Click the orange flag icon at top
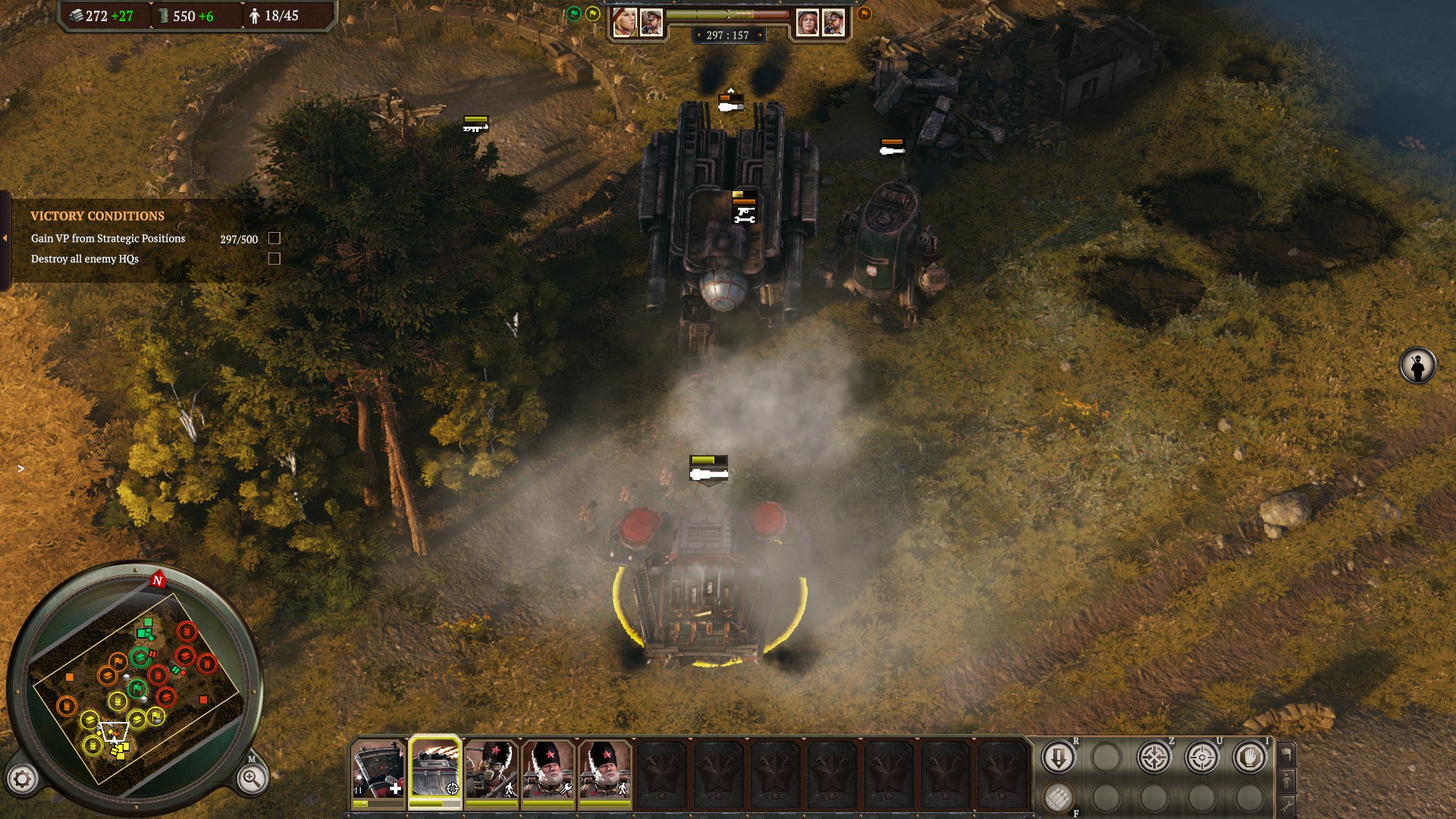 [864, 14]
